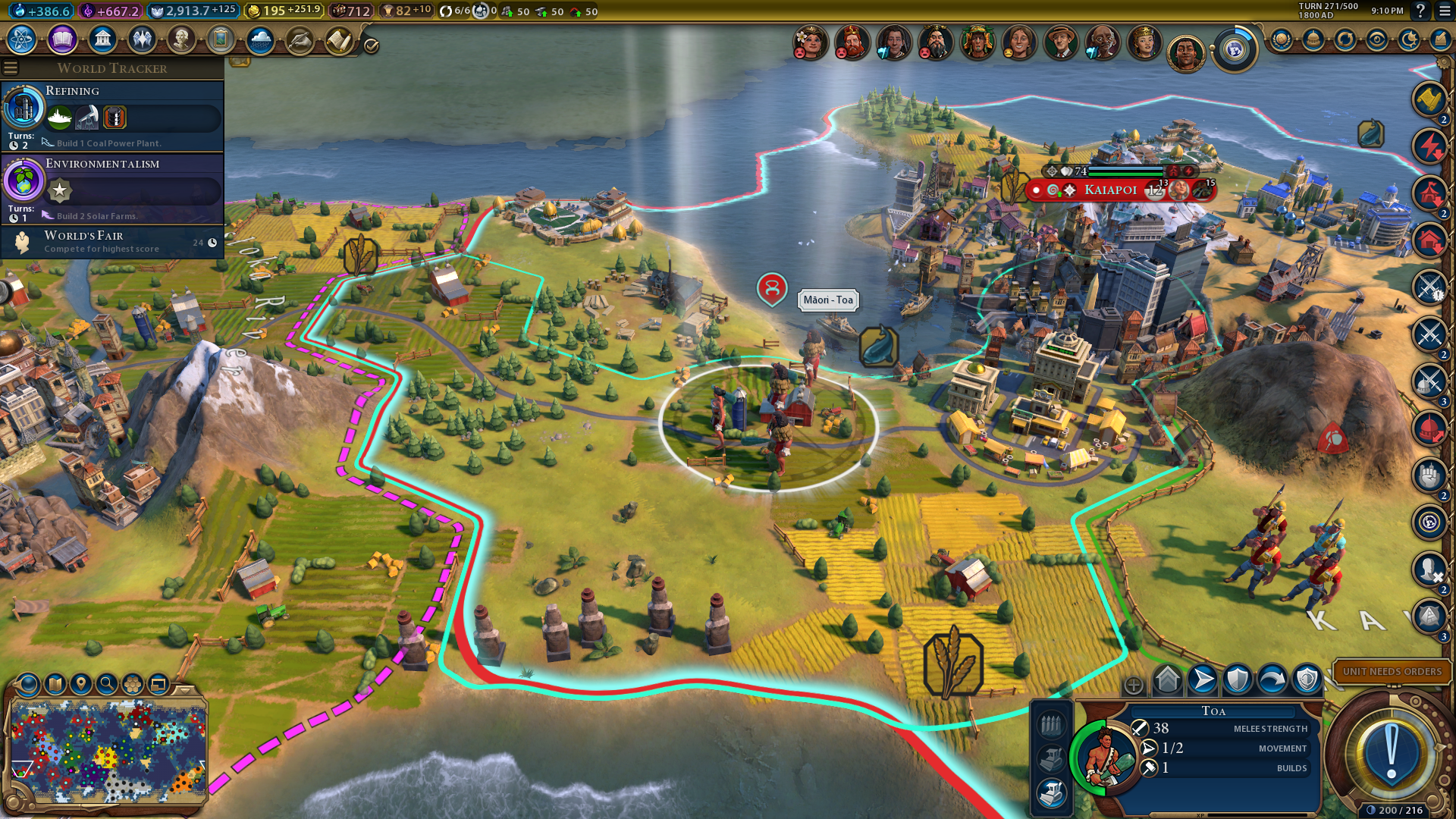Select the Skip Turn curved arrow action
1456x819 pixels.
pyautogui.click(x=1272, y=679)
